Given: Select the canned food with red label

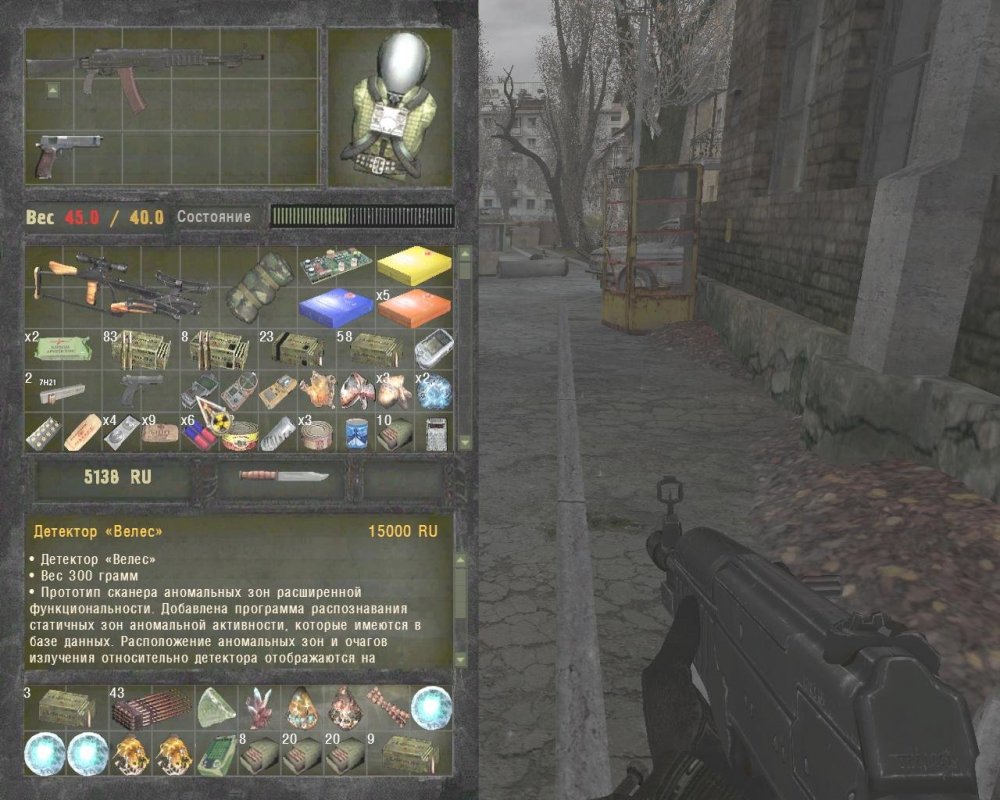Looking at the screenshot, I should [238, 433].
